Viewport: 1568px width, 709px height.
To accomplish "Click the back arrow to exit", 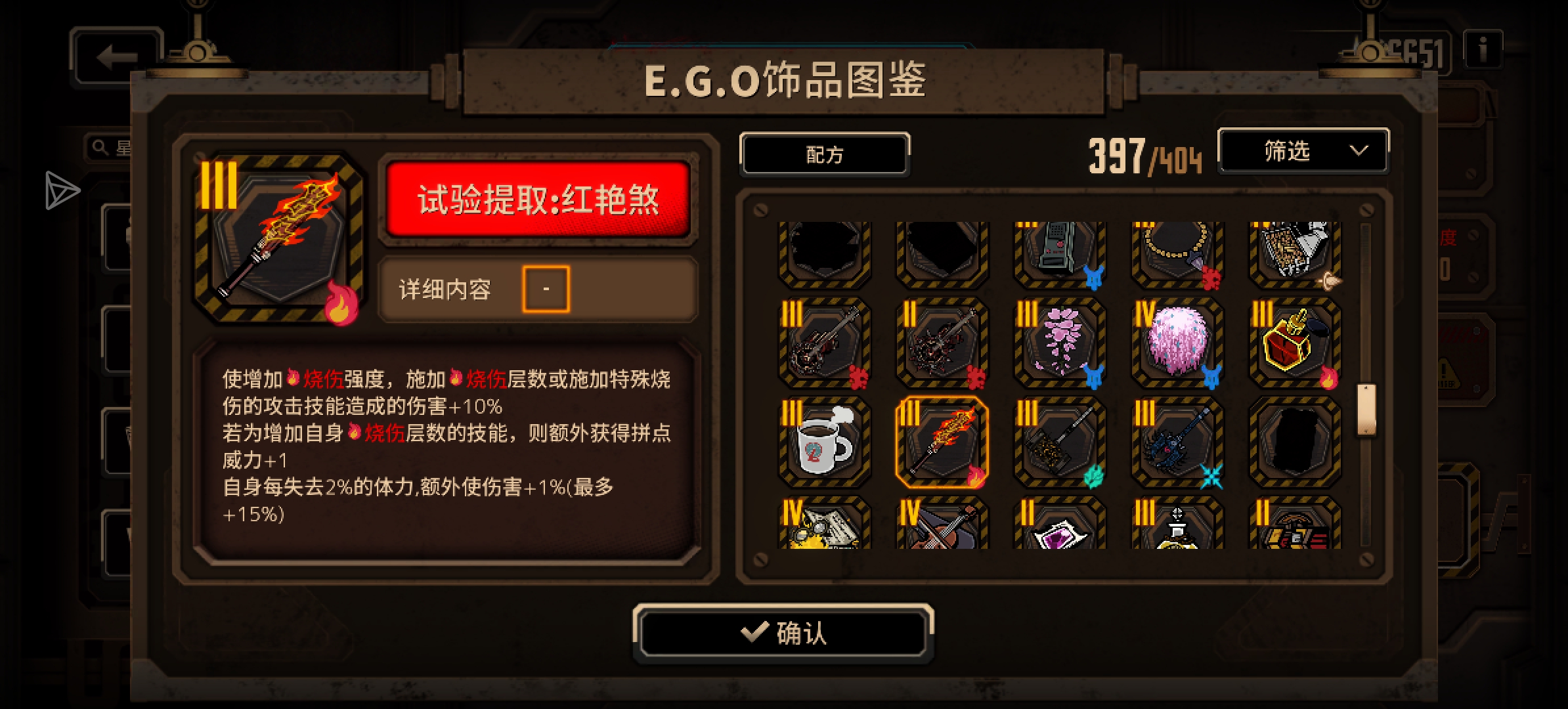I will tap(115, 58).
